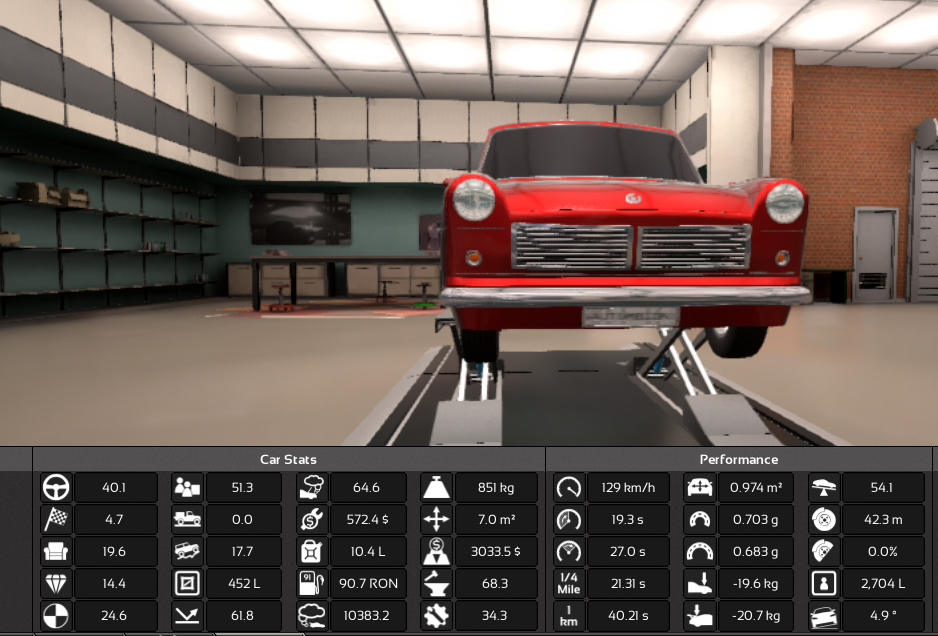Click the car frontal area icon
Viewport: 938px width, 636px height.
698,488
